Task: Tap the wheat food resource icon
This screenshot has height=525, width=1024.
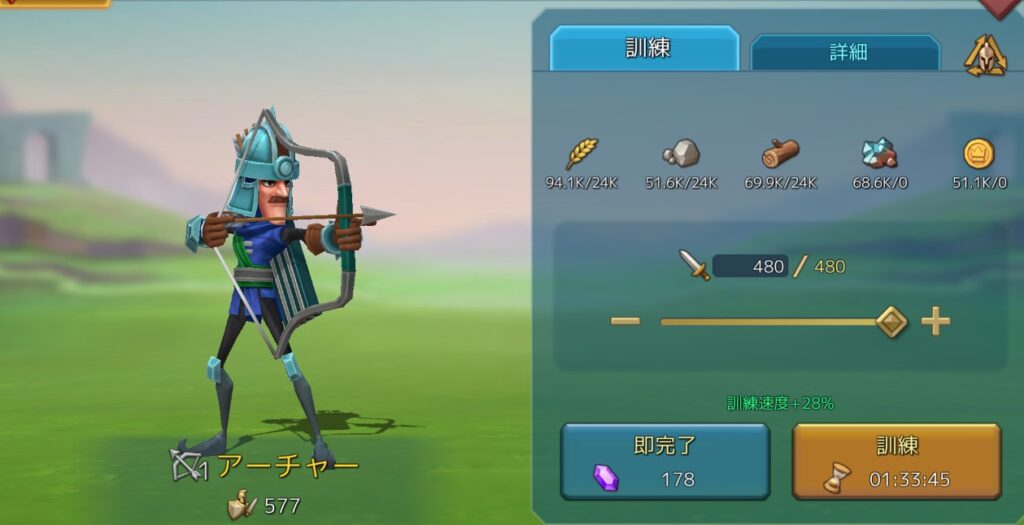Action: [x=582, y=154]
